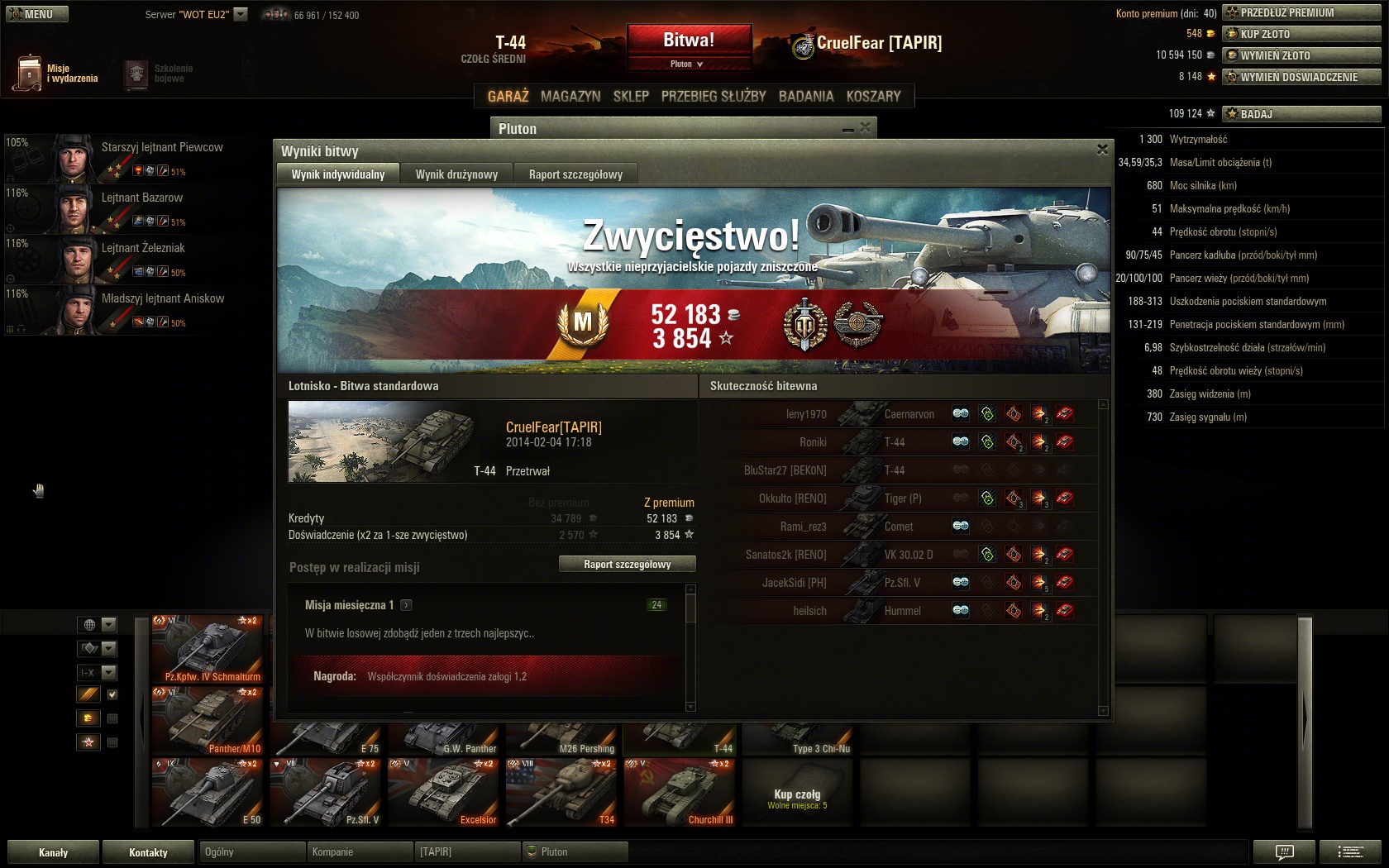The height and width of the screenshot is (868, 1389).
Task: Start a battle with the Bitwa! button
Action: click(689, 41)
